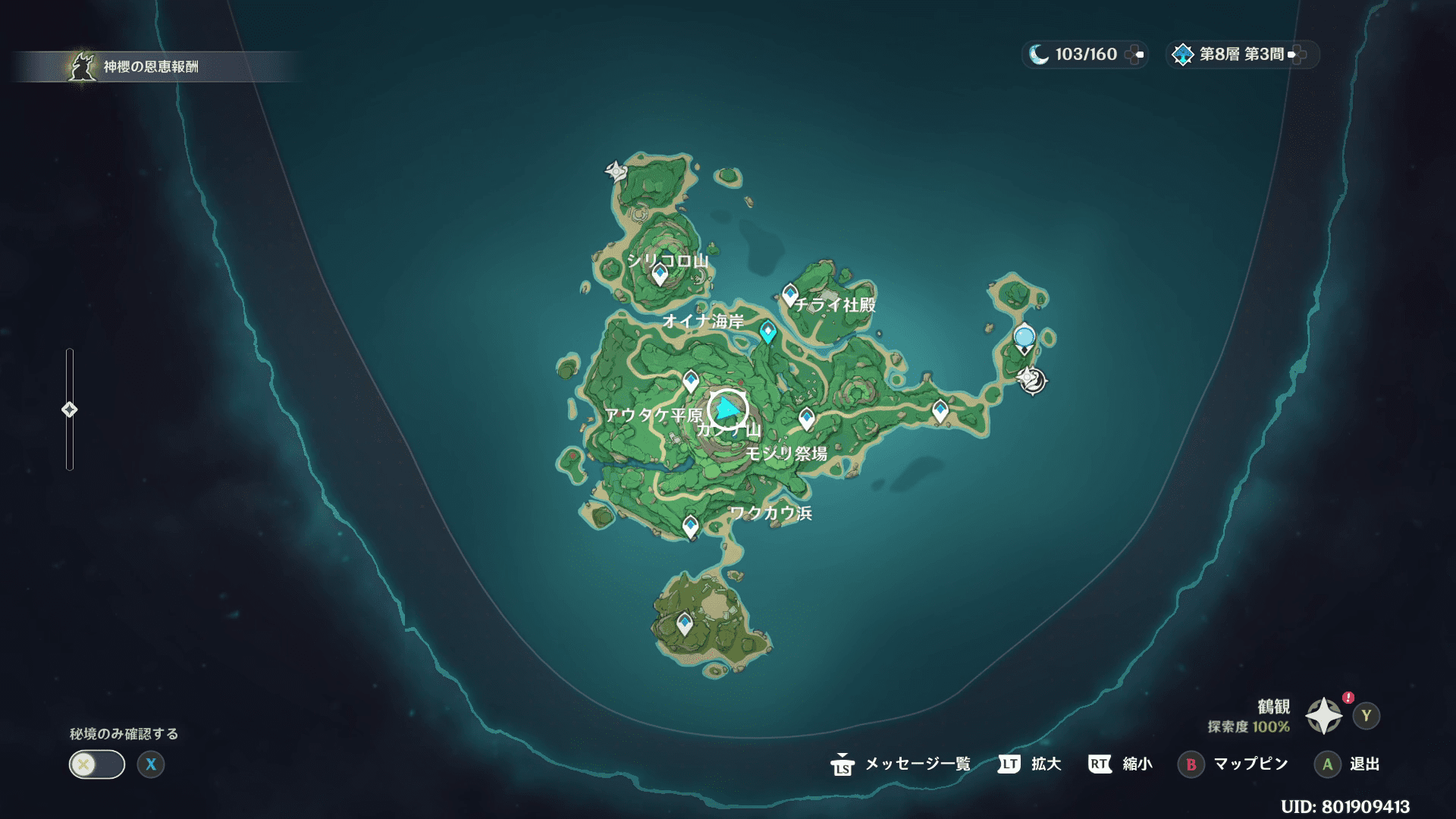Select the waypoint above アウタケ平原 label

point(691,380)
